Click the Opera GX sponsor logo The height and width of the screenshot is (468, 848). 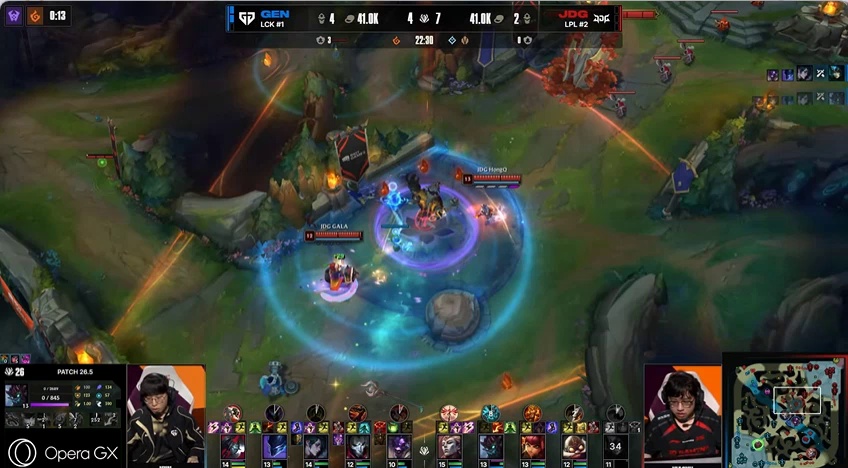coord(60,453)
